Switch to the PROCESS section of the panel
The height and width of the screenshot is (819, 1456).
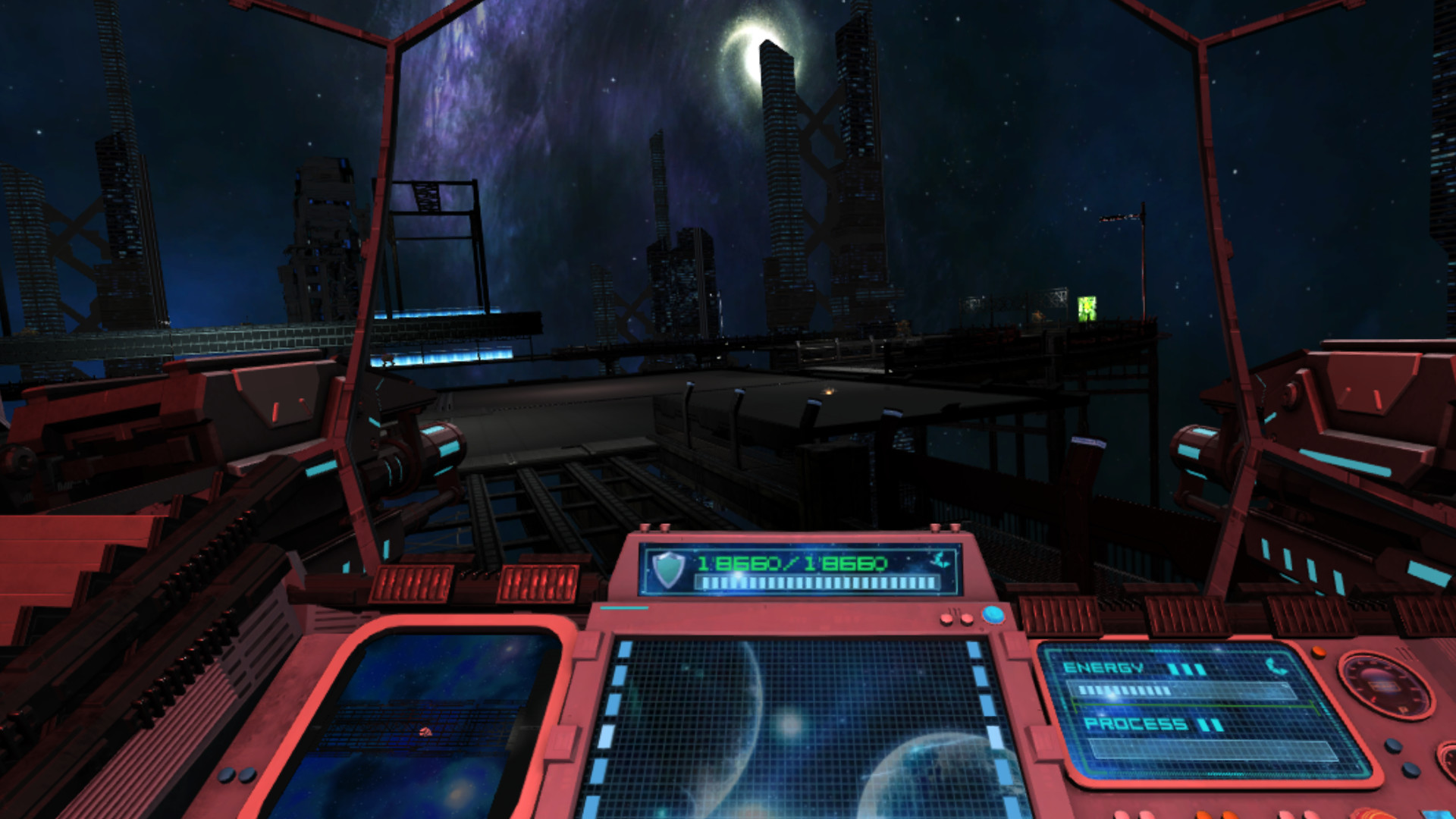(x=1136, y=726)
